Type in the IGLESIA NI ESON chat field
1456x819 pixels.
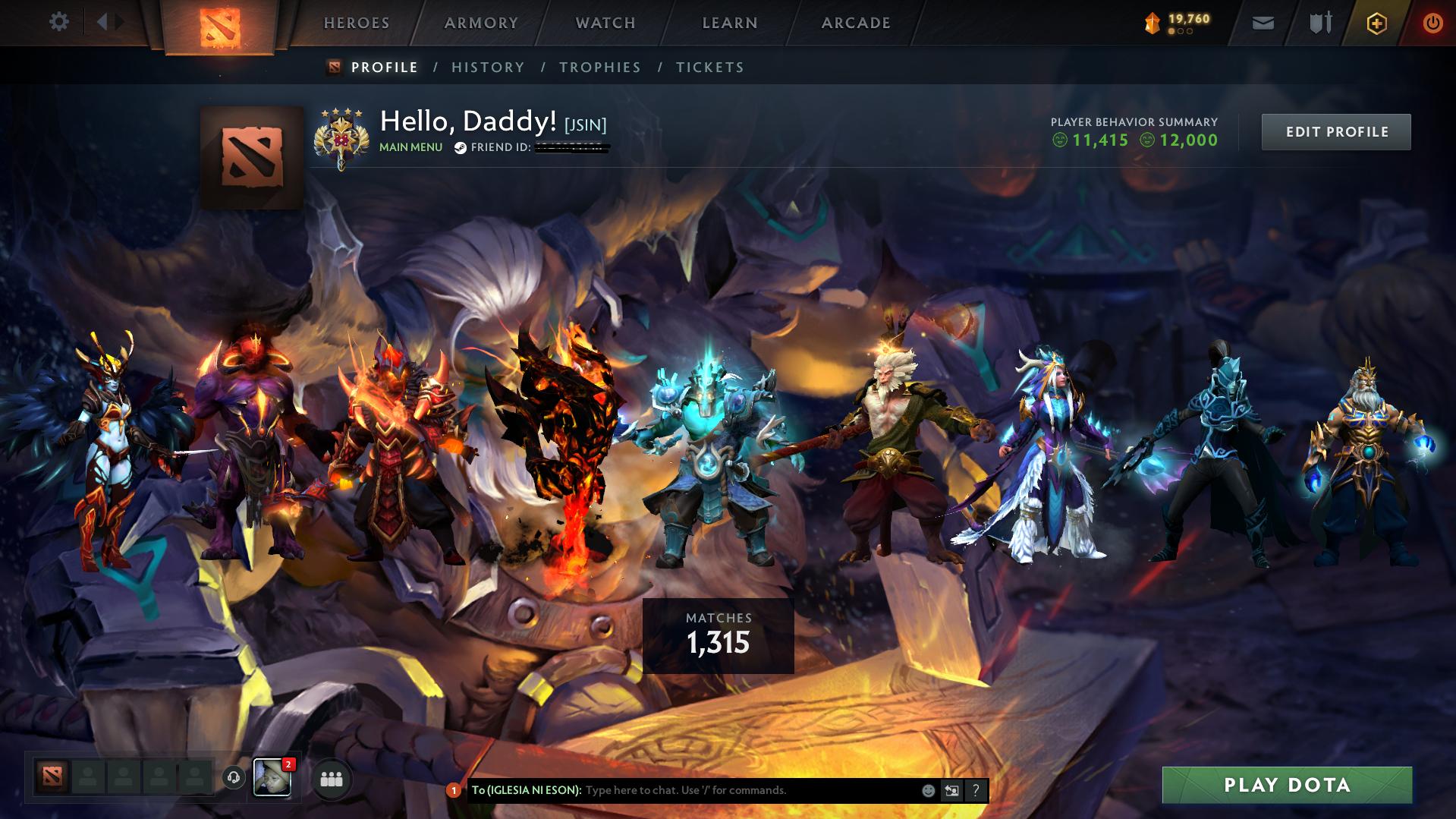(x=683, y=790)
